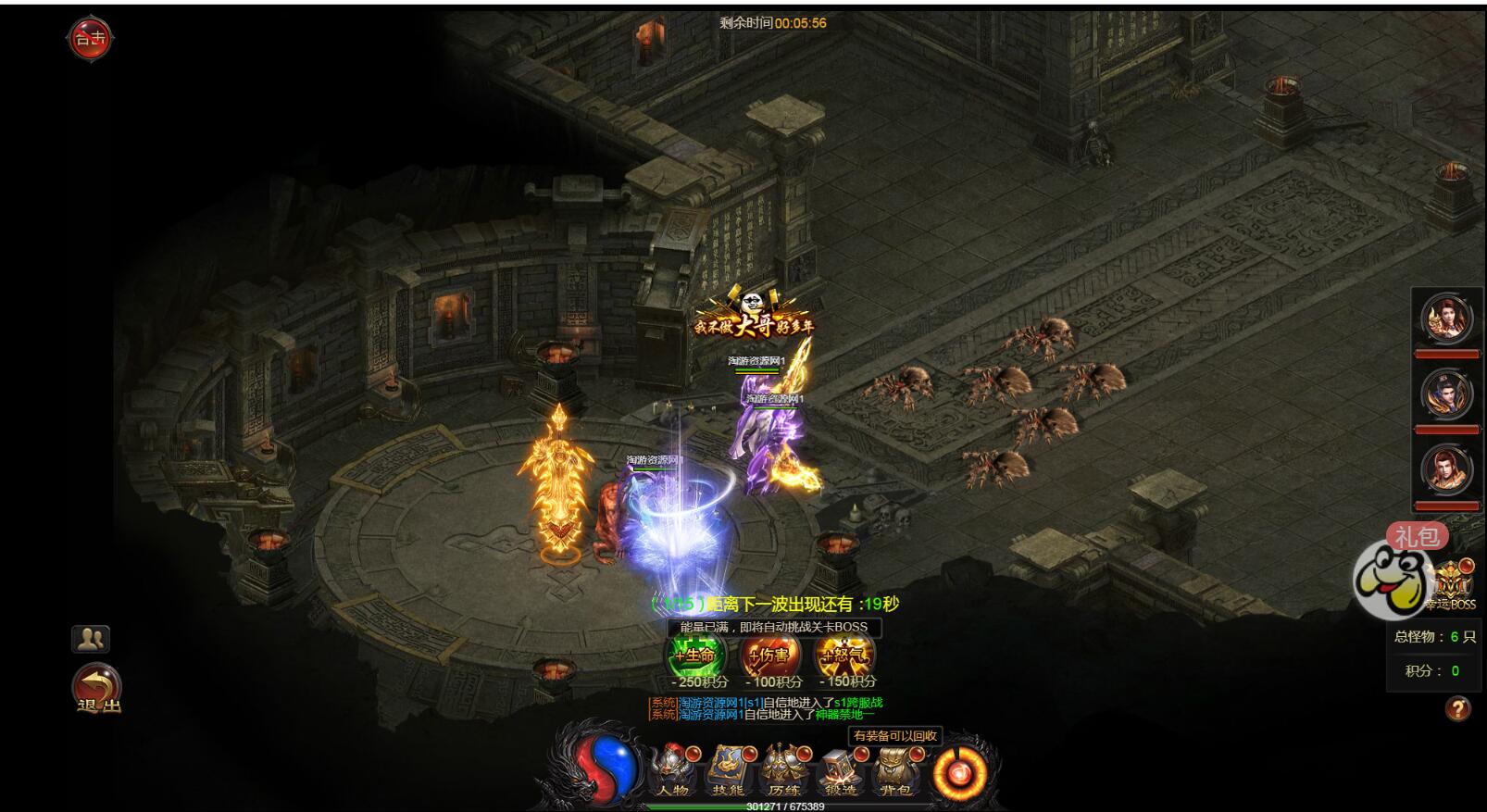
Task: Activate the 合击 combo attack button
Action: (x=90, y=39)
